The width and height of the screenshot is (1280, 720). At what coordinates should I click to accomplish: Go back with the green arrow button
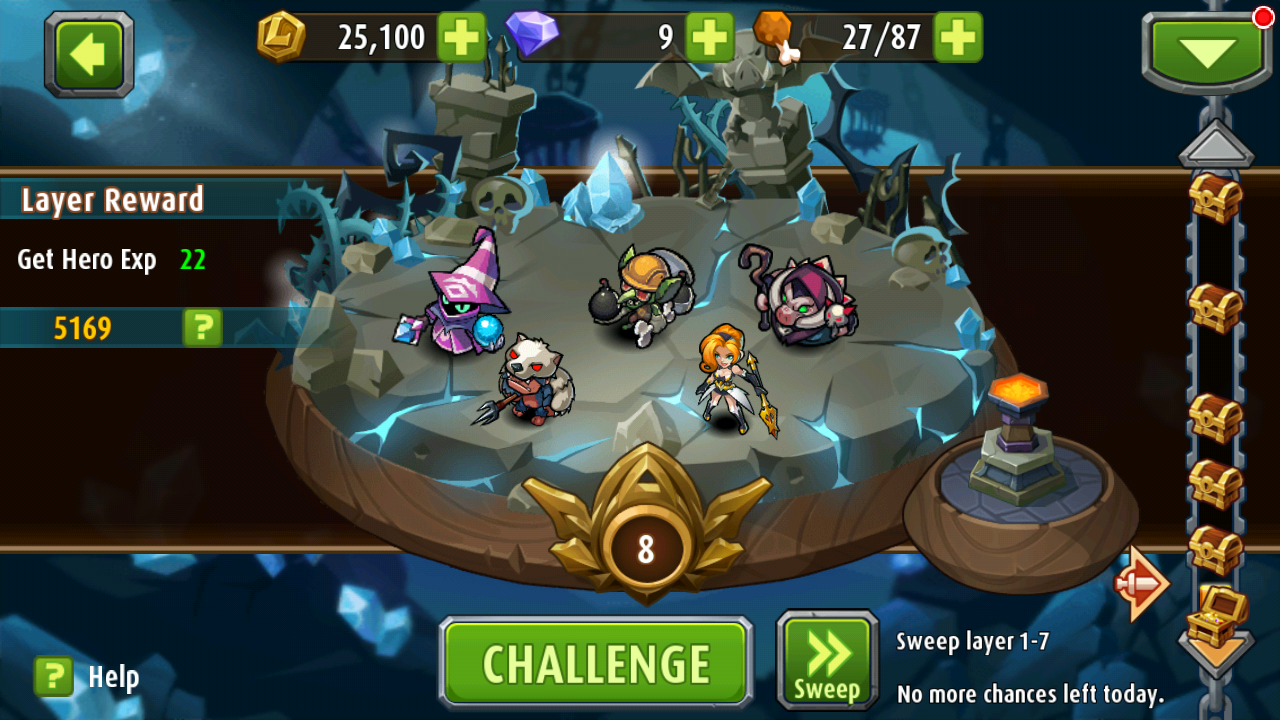pos(88,55)
